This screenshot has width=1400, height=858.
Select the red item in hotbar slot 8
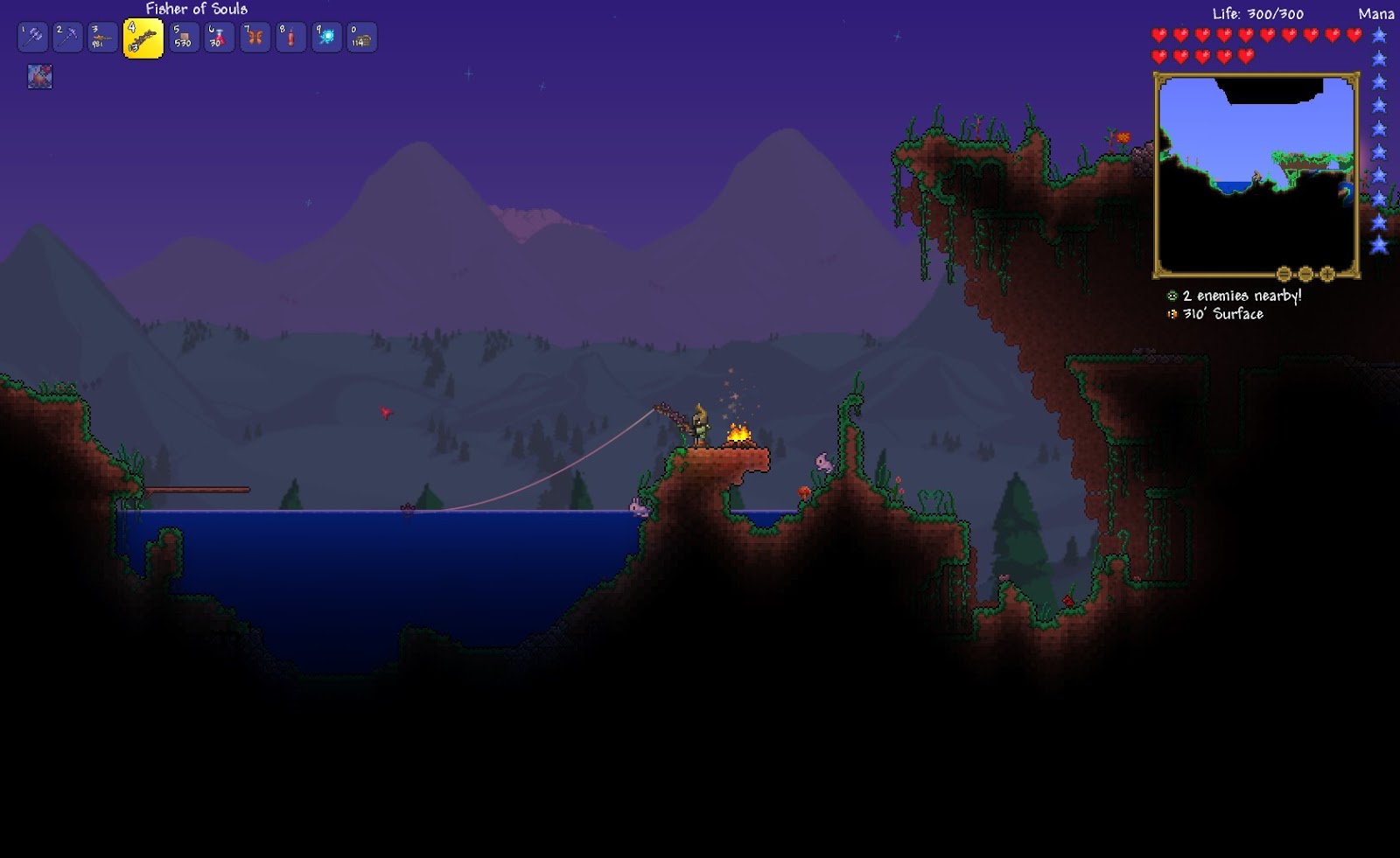[290, 38]
